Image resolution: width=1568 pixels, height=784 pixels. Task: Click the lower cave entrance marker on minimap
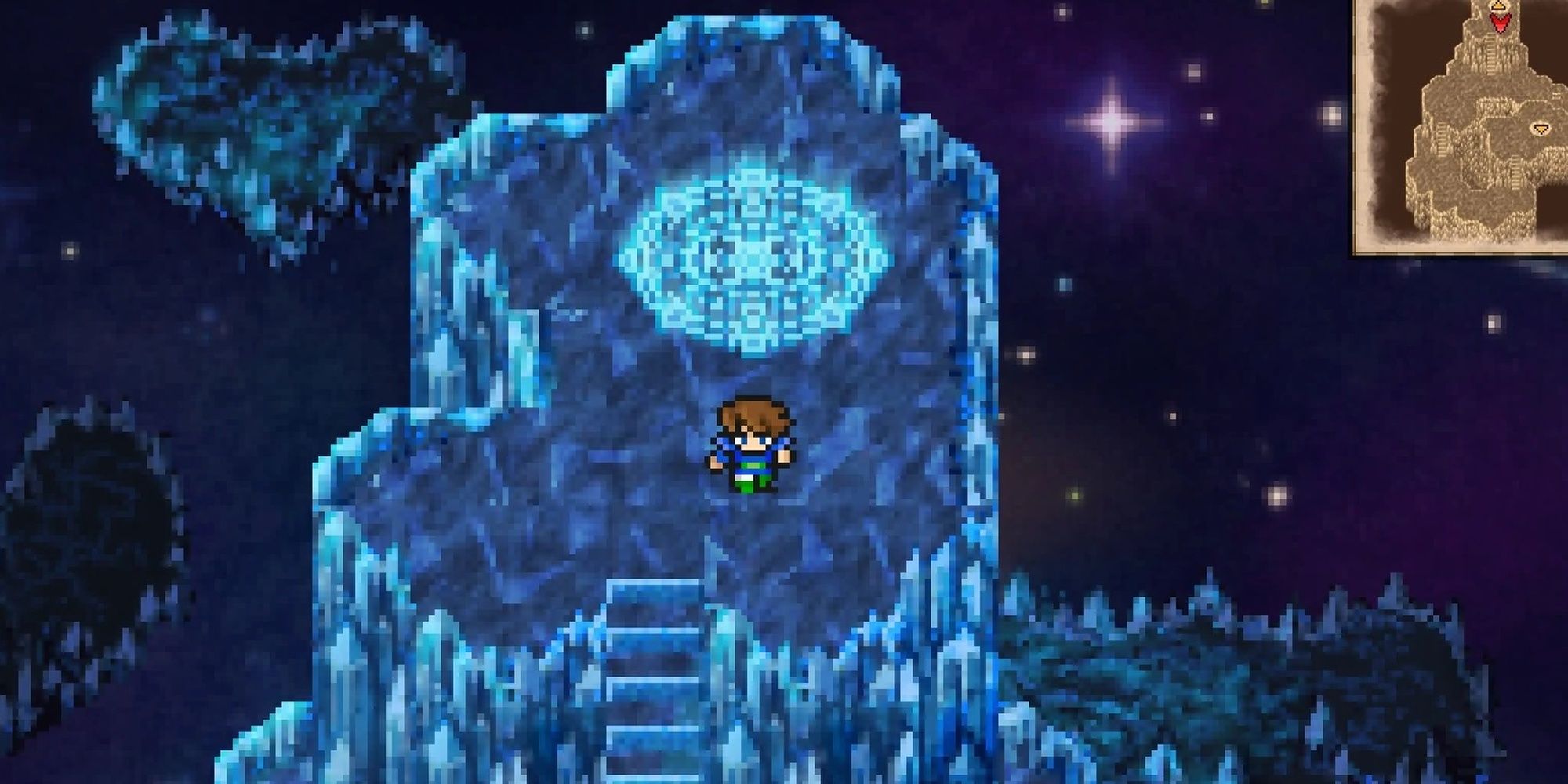pos(1541,128)
